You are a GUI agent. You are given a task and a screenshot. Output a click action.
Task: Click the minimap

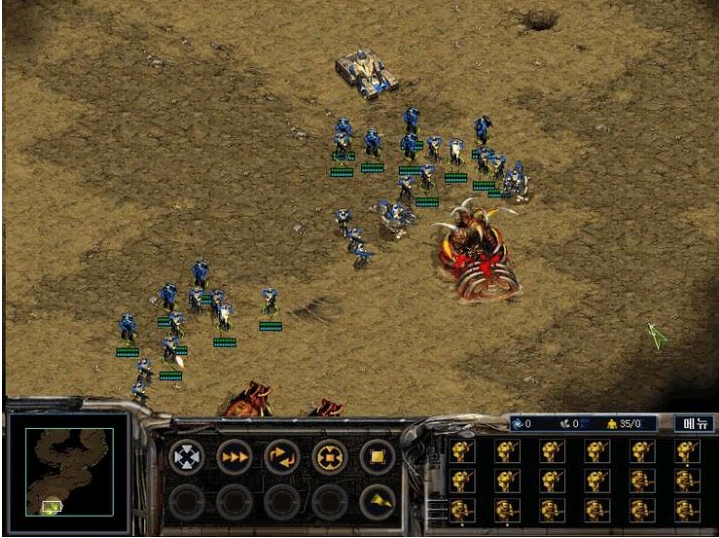[x=69, y=472]
